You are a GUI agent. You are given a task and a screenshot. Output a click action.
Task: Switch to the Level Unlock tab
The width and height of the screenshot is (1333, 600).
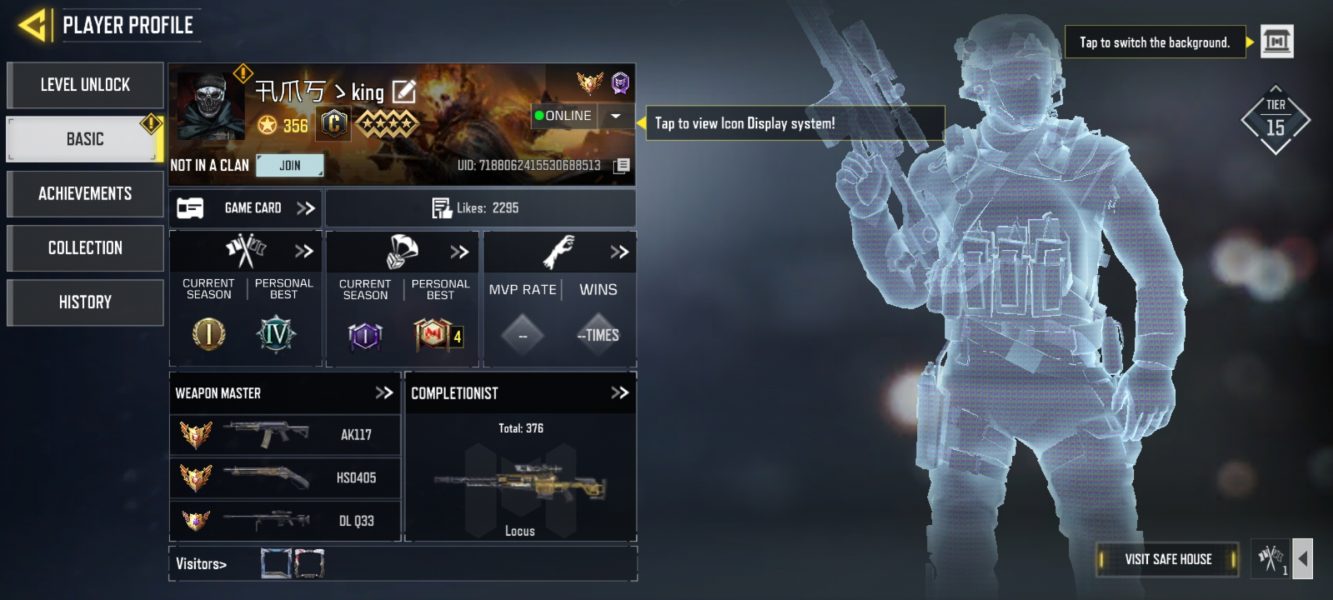(85, 85)
